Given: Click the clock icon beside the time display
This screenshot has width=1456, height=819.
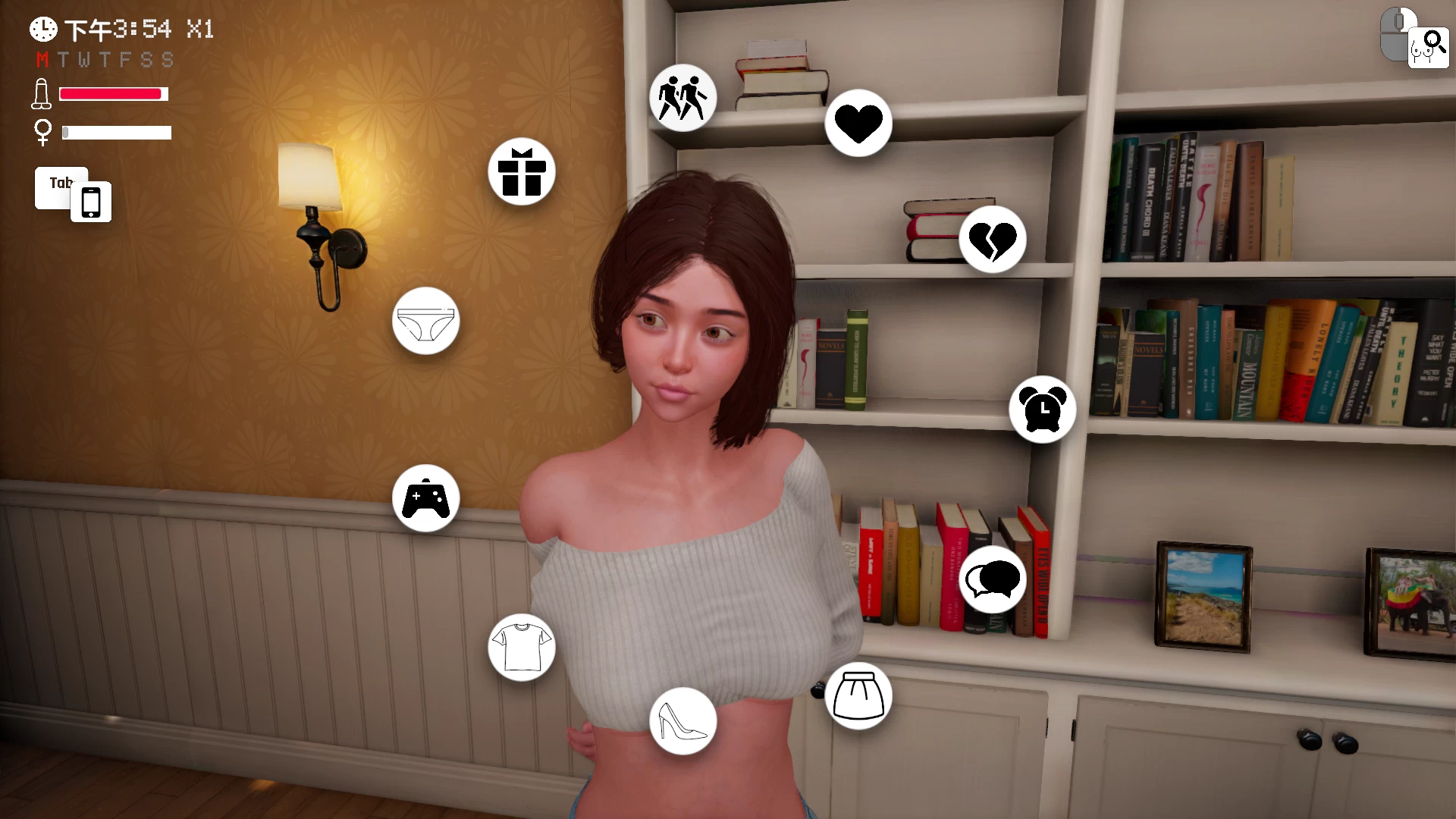Looking at the screenshot, I should tap(42, 29).
